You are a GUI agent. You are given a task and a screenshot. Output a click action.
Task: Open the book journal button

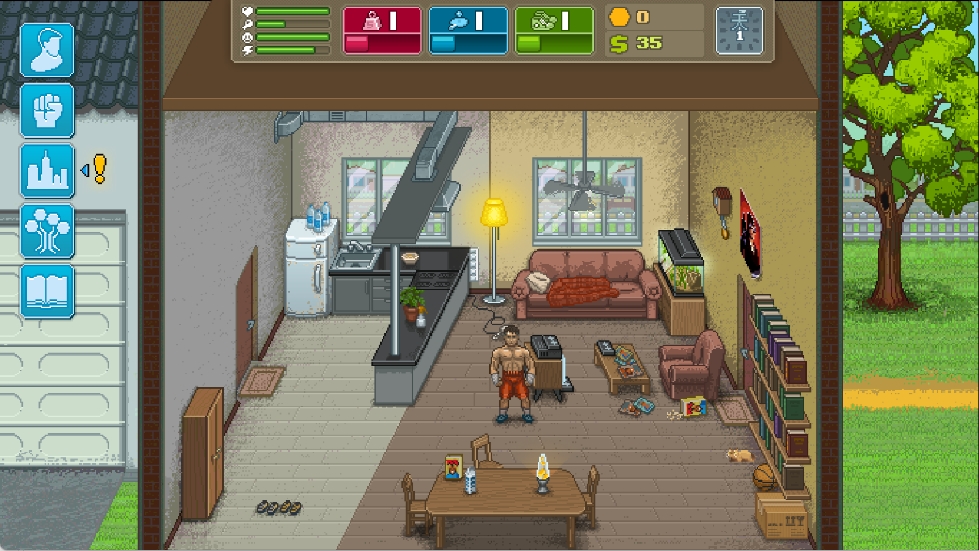47,291
